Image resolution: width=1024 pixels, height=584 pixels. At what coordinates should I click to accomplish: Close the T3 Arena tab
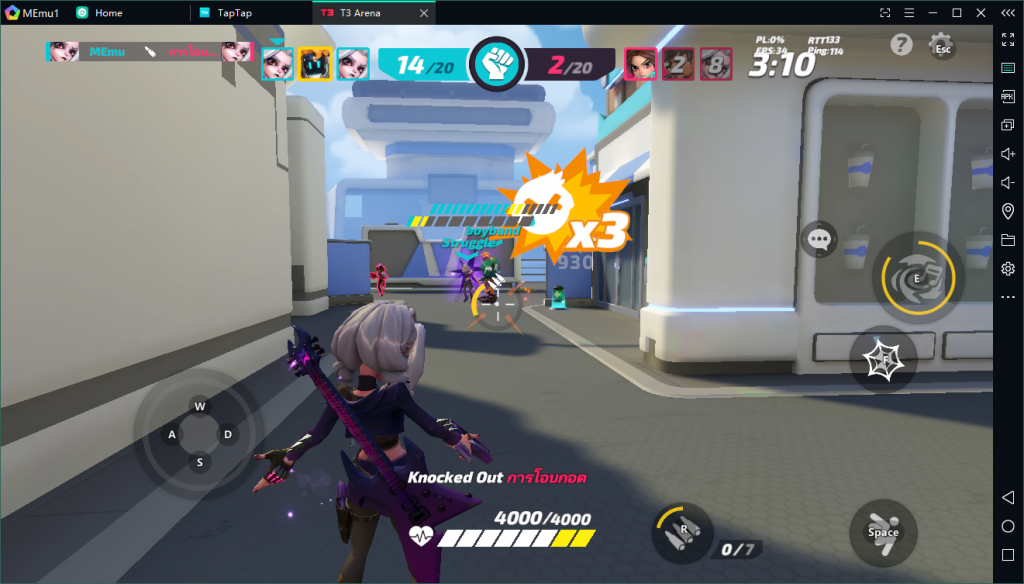coord(424,13)
